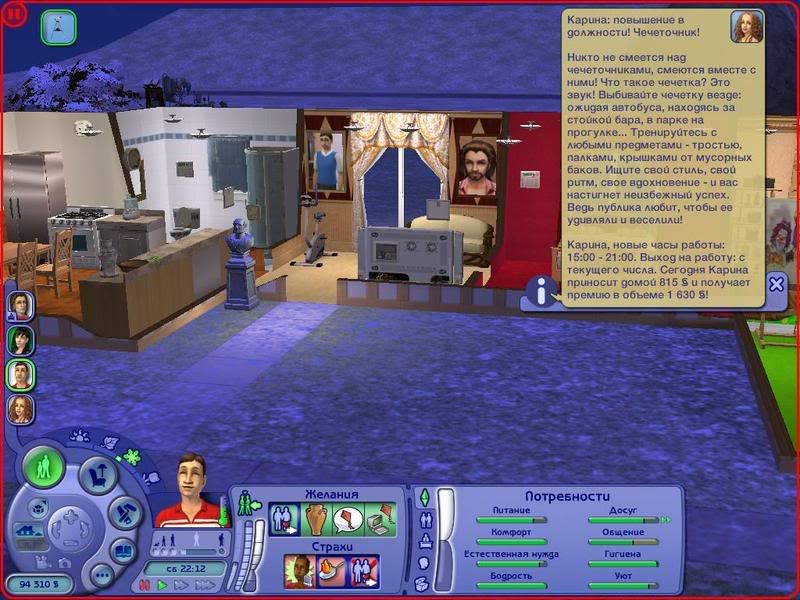Open Buy mode with the armchair icon
Image resolution: width=800 pixels, height=600 pixels.
[x=98, y=475]
